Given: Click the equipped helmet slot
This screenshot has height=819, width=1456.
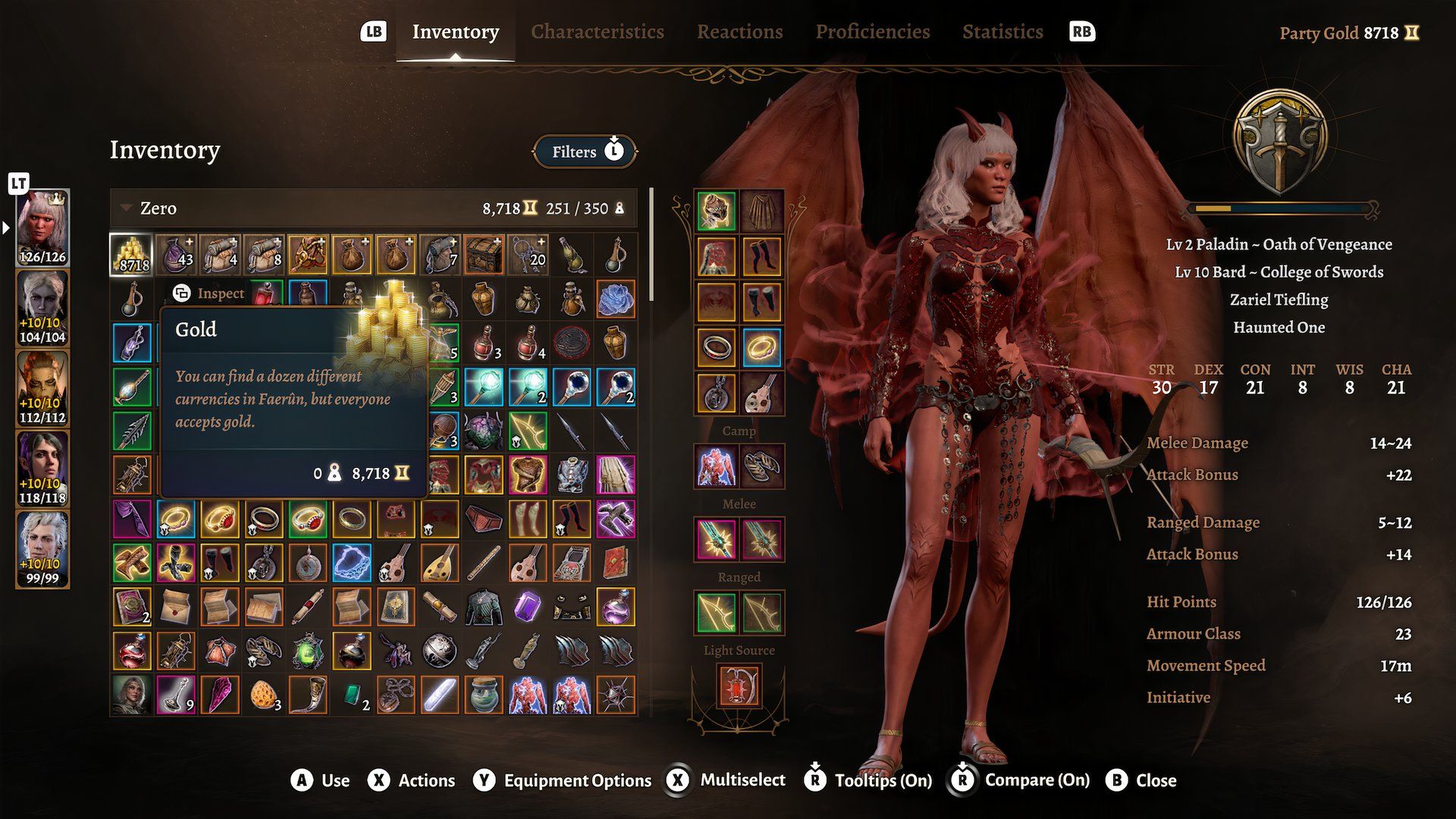Looking at the screenshot, I should click(x=716, y=210).
